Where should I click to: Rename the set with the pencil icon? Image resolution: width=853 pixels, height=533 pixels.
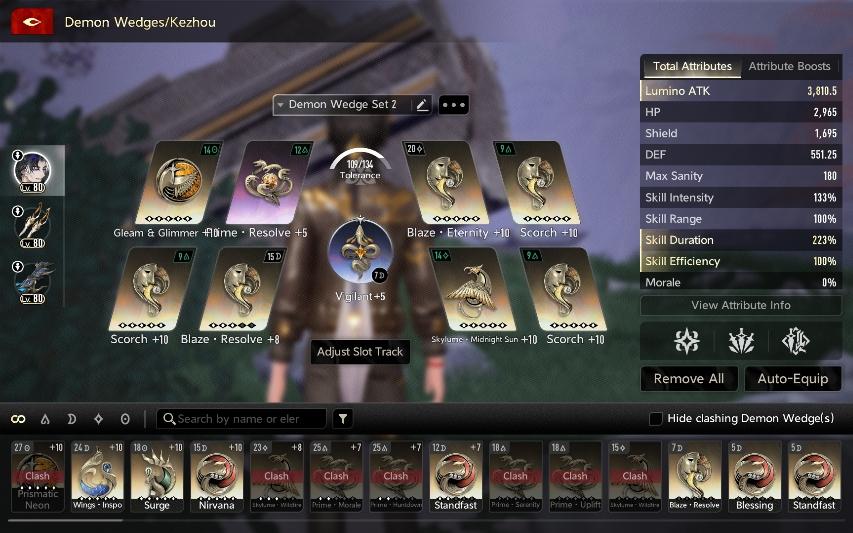(x=422, y=105)
